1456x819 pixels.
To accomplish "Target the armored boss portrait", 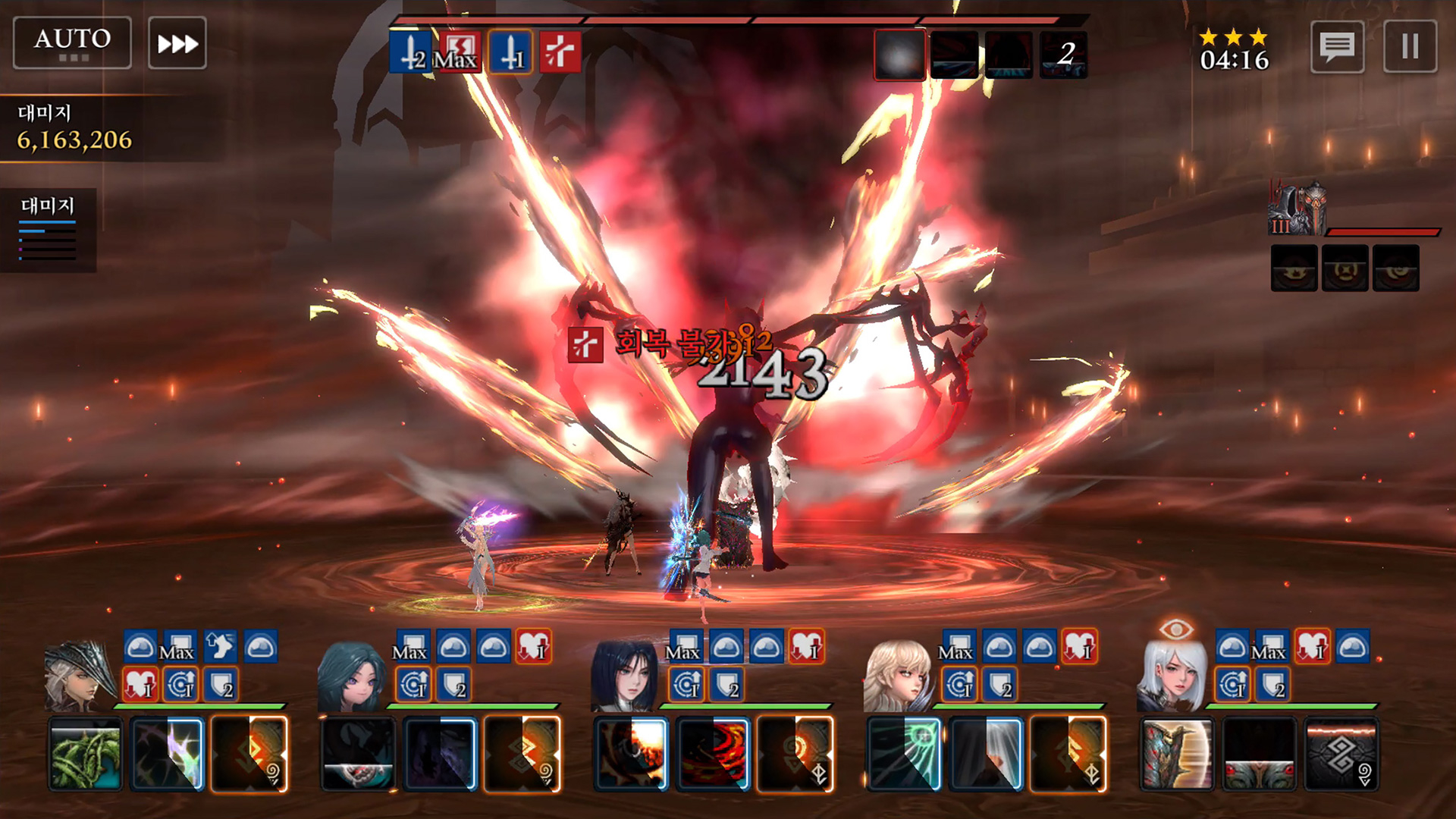I will coord(1298,209).
